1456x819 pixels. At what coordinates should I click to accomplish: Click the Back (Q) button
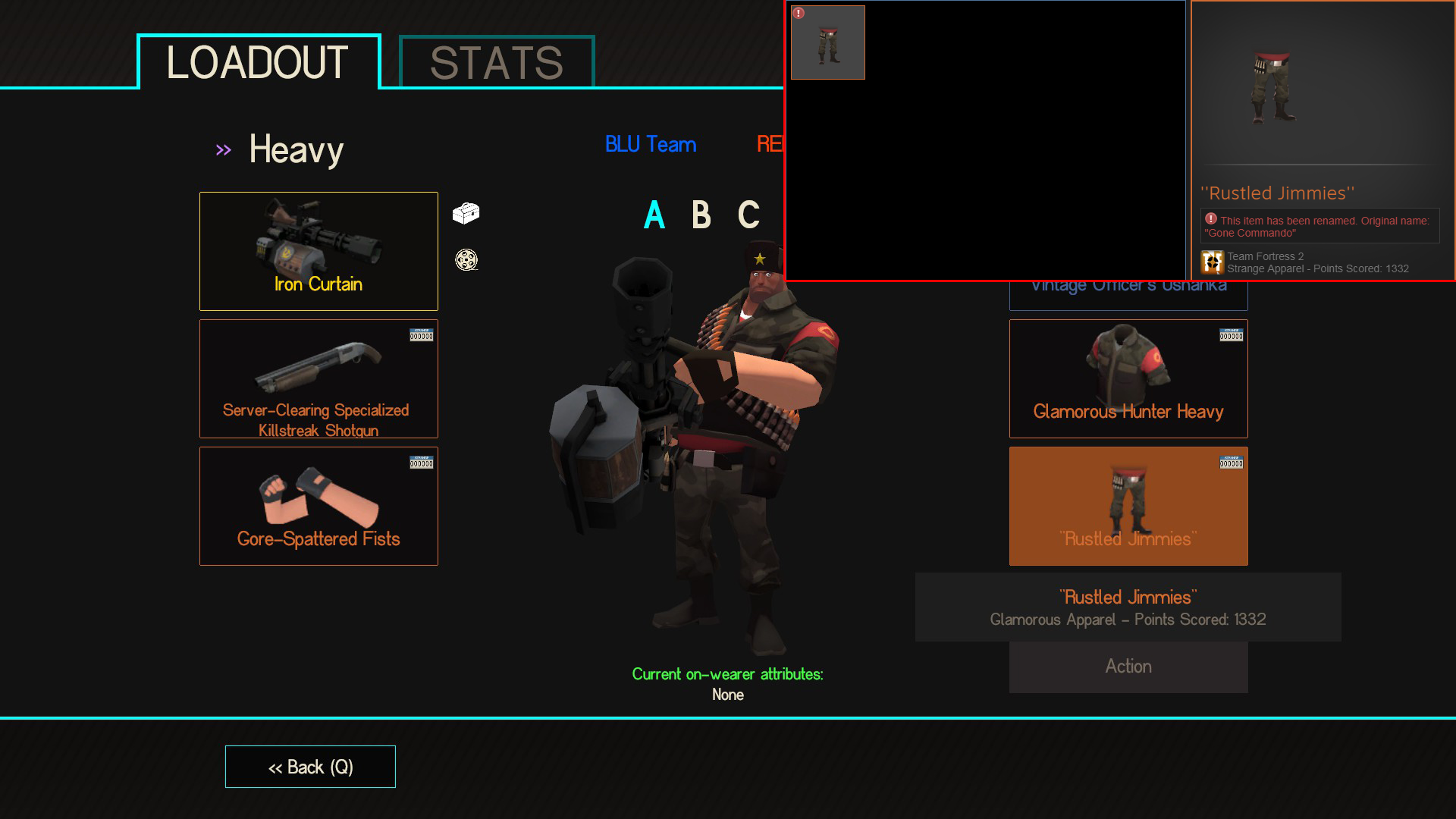coord(309,767)
